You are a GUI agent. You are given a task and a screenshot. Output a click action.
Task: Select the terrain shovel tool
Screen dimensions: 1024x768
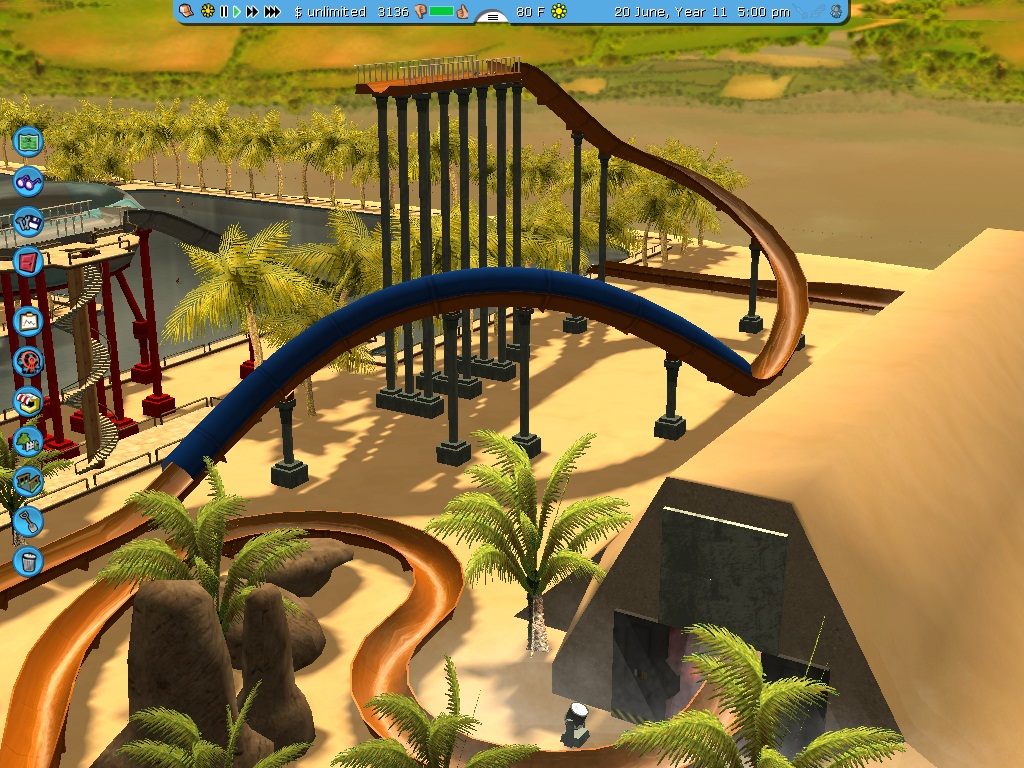click(x=29, y=521)
